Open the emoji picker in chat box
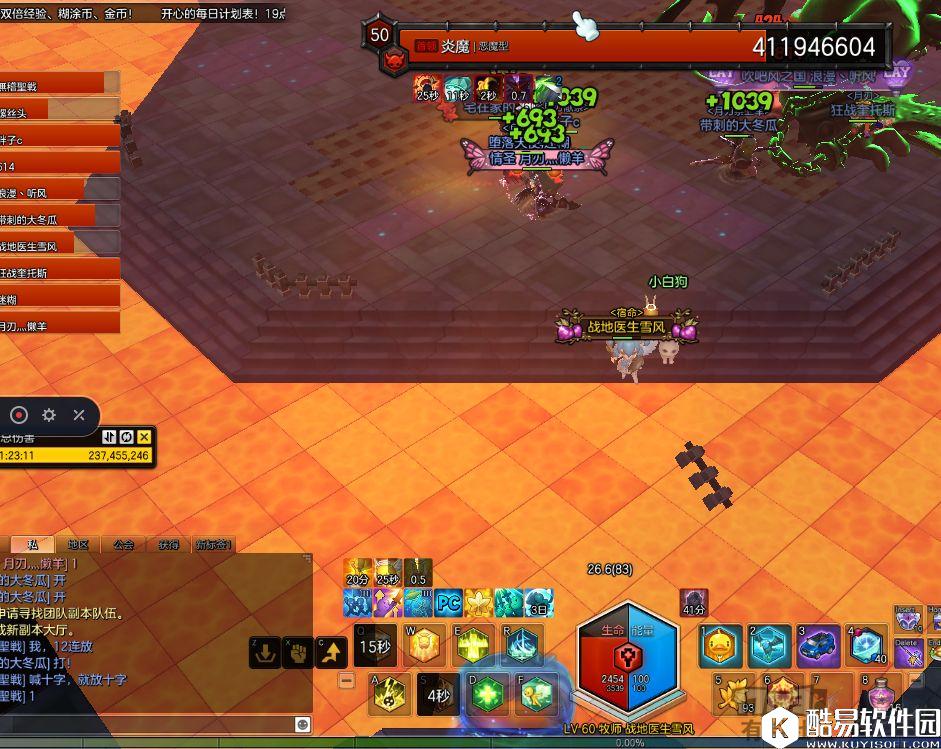 [302, 723]
